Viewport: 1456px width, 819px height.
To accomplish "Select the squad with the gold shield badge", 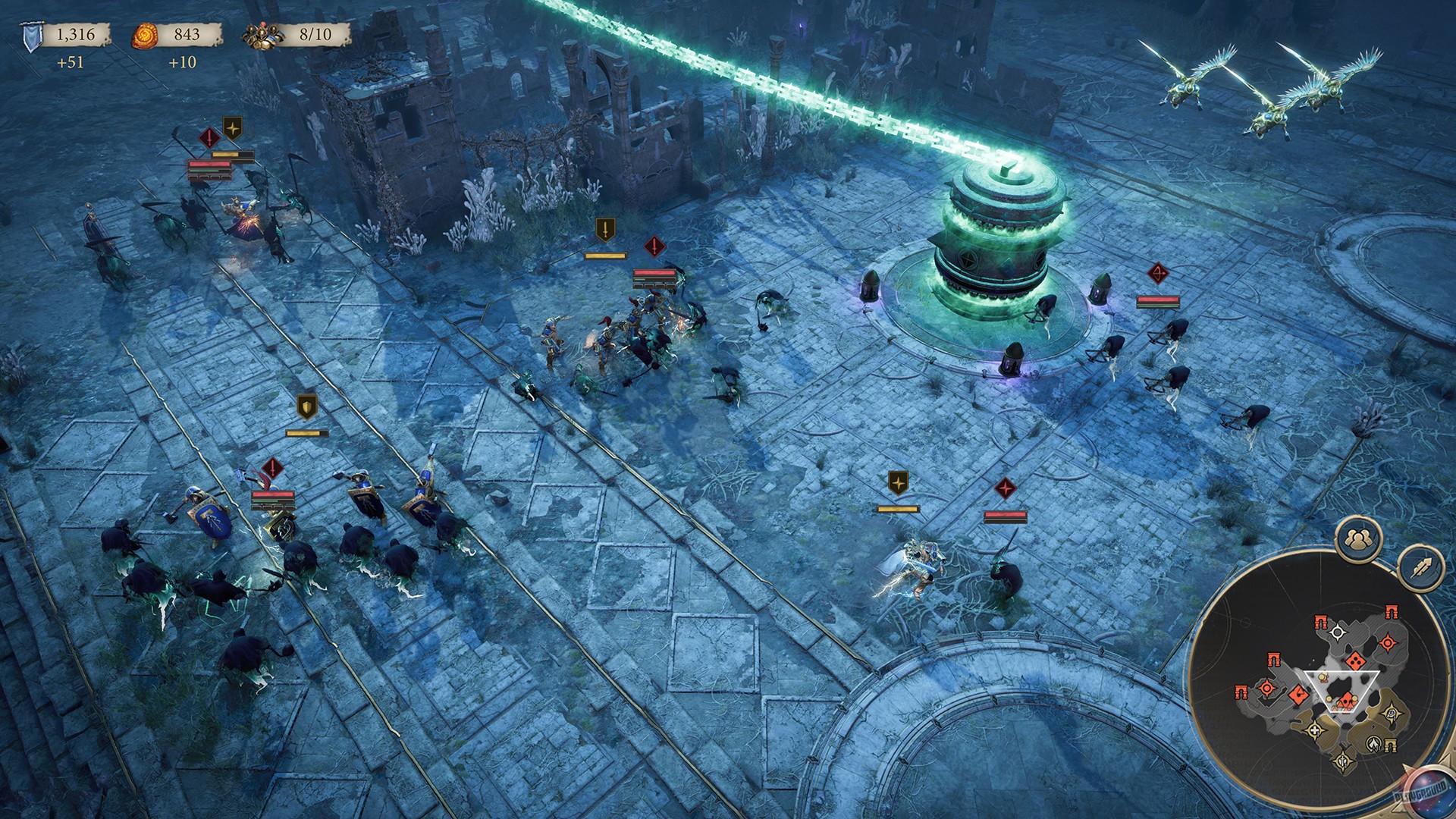I will tap(306, 407).
